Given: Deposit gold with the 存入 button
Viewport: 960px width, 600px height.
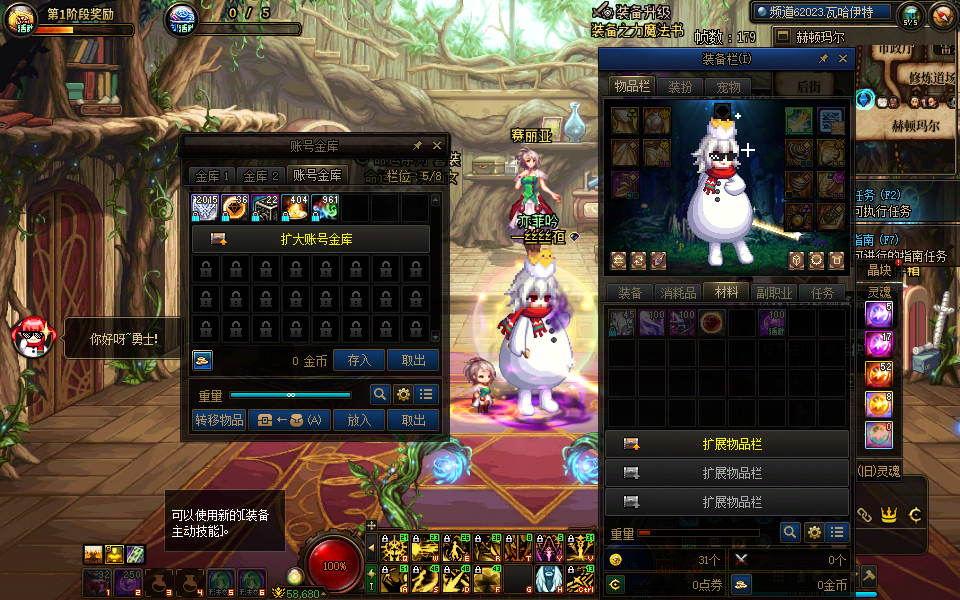Looking at the screenshot, I should point(359,361).
